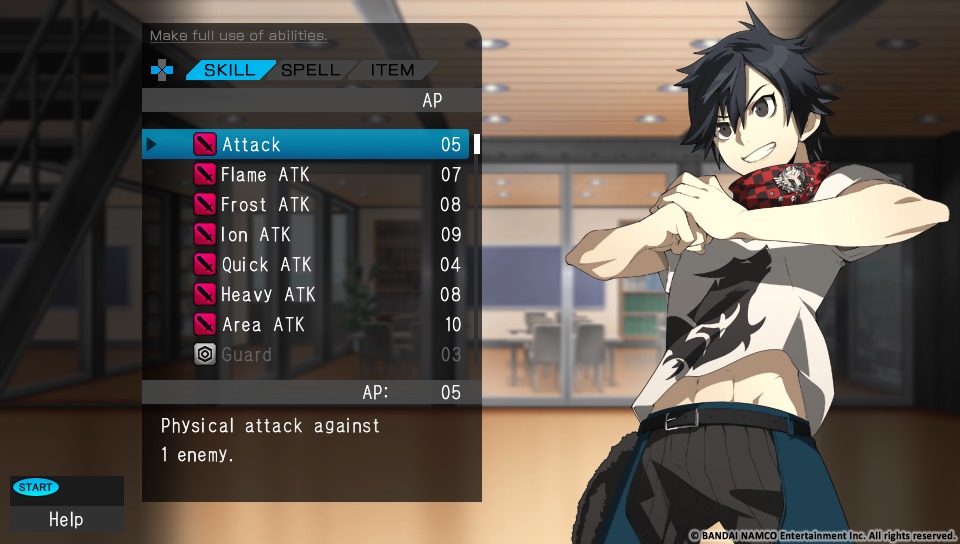Select Ion ATK skill entry
Image resolution: width=960 pixels, height=544 pixels.
305,235
